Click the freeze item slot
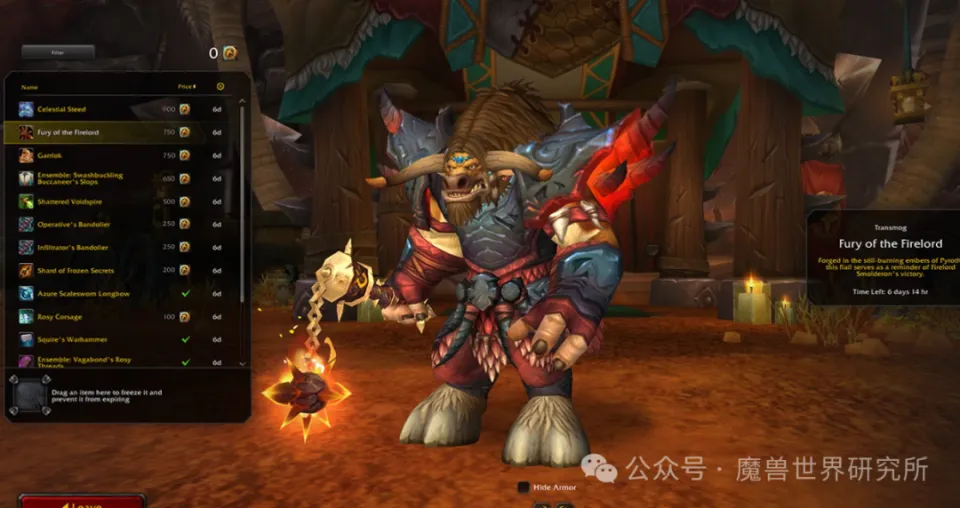960x508 pixels. (26, 395)
